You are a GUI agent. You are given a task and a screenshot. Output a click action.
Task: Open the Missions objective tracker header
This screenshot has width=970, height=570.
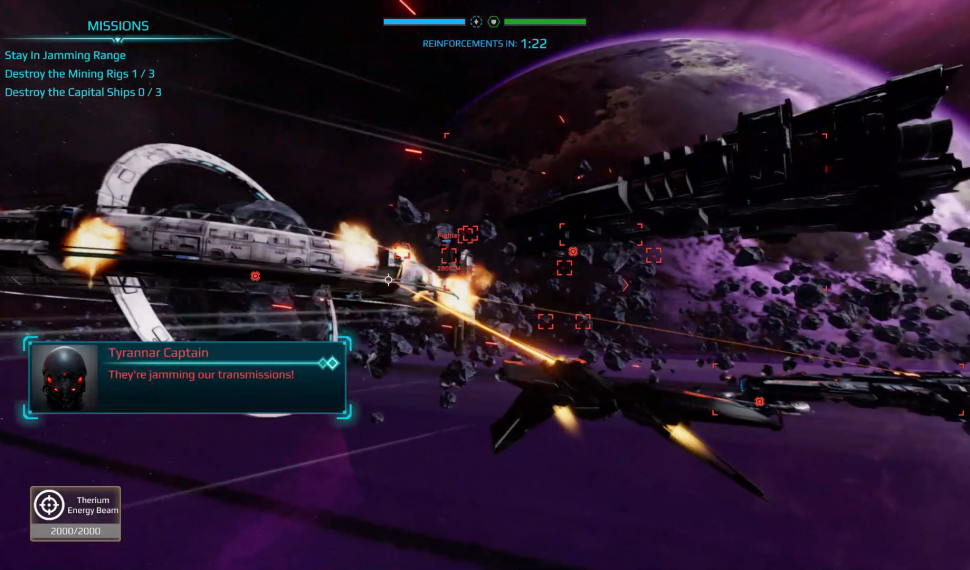(x=118, y=26)
